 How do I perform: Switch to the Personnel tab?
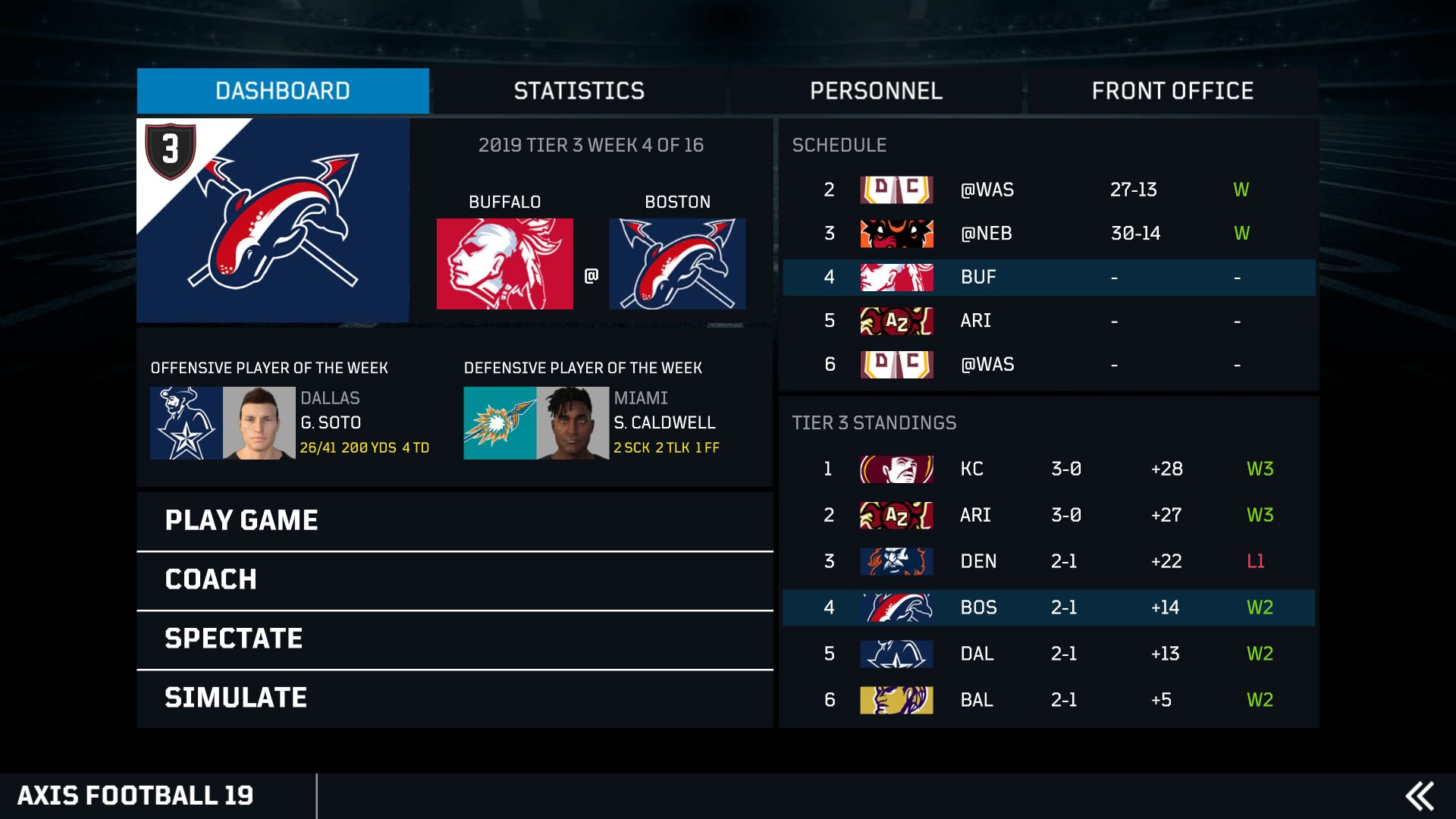pos(876,91)
